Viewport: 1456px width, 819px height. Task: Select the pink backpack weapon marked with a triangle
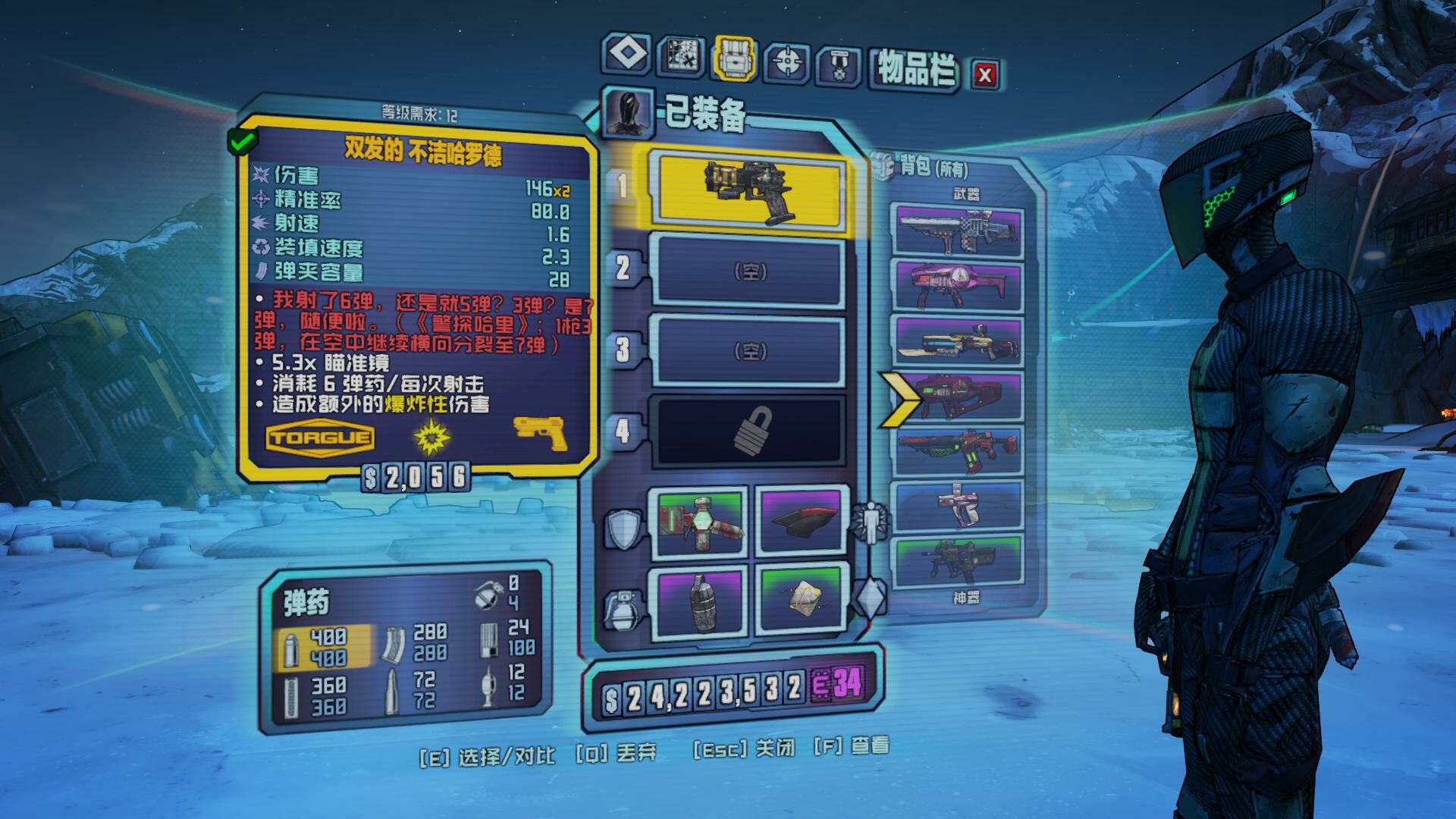[x=959, y=285]
